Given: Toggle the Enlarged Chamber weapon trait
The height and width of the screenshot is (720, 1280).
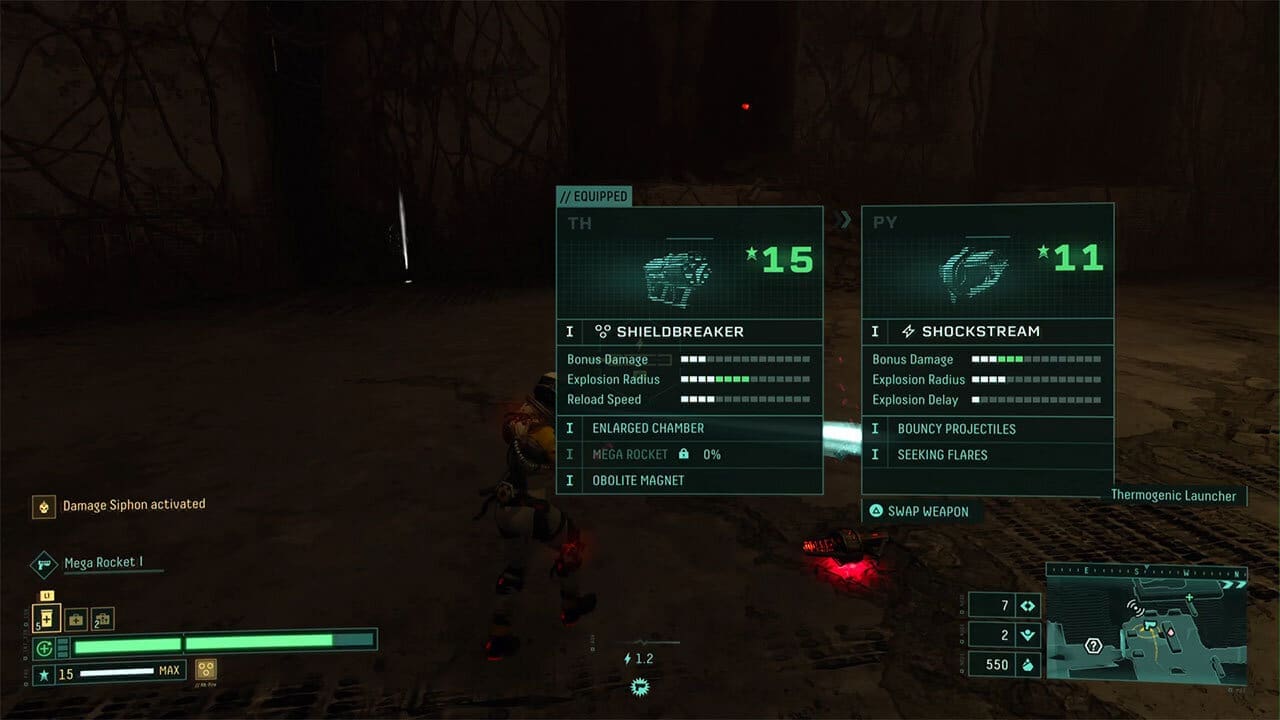Looking at the screenshot, I should click(x=650, y=427).
